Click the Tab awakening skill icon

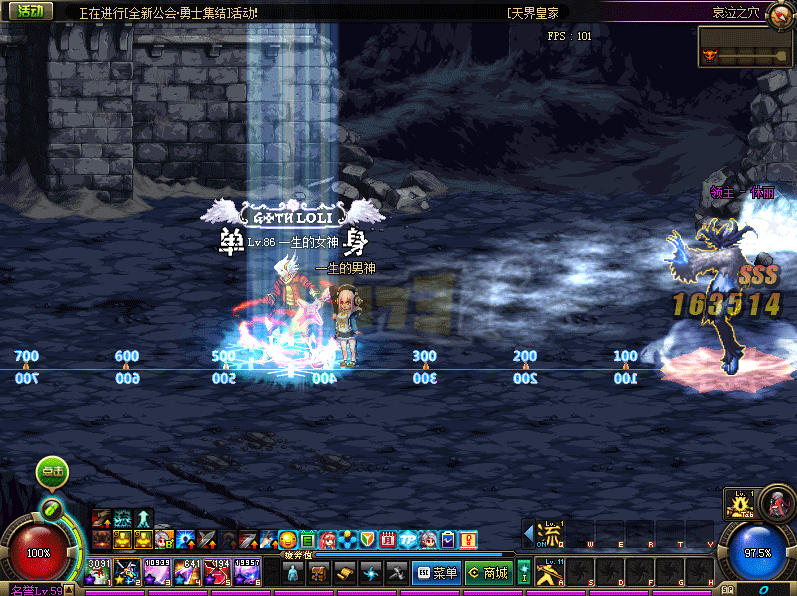[x=738, y=504]
